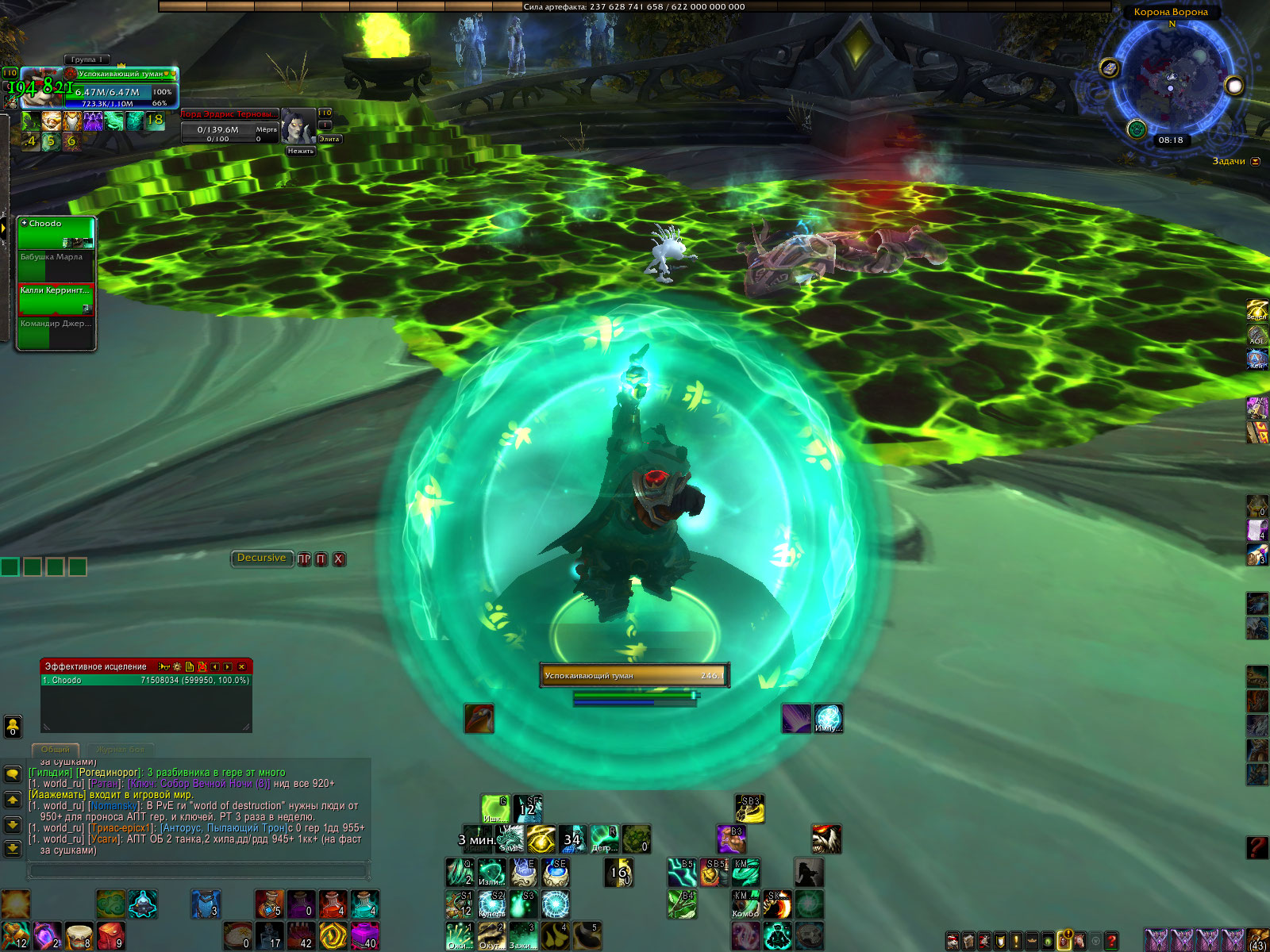Activate the Купель ability icon
Image resolution: width=1270 pixels, height=952 pixels.
click(x=492, y=904)
